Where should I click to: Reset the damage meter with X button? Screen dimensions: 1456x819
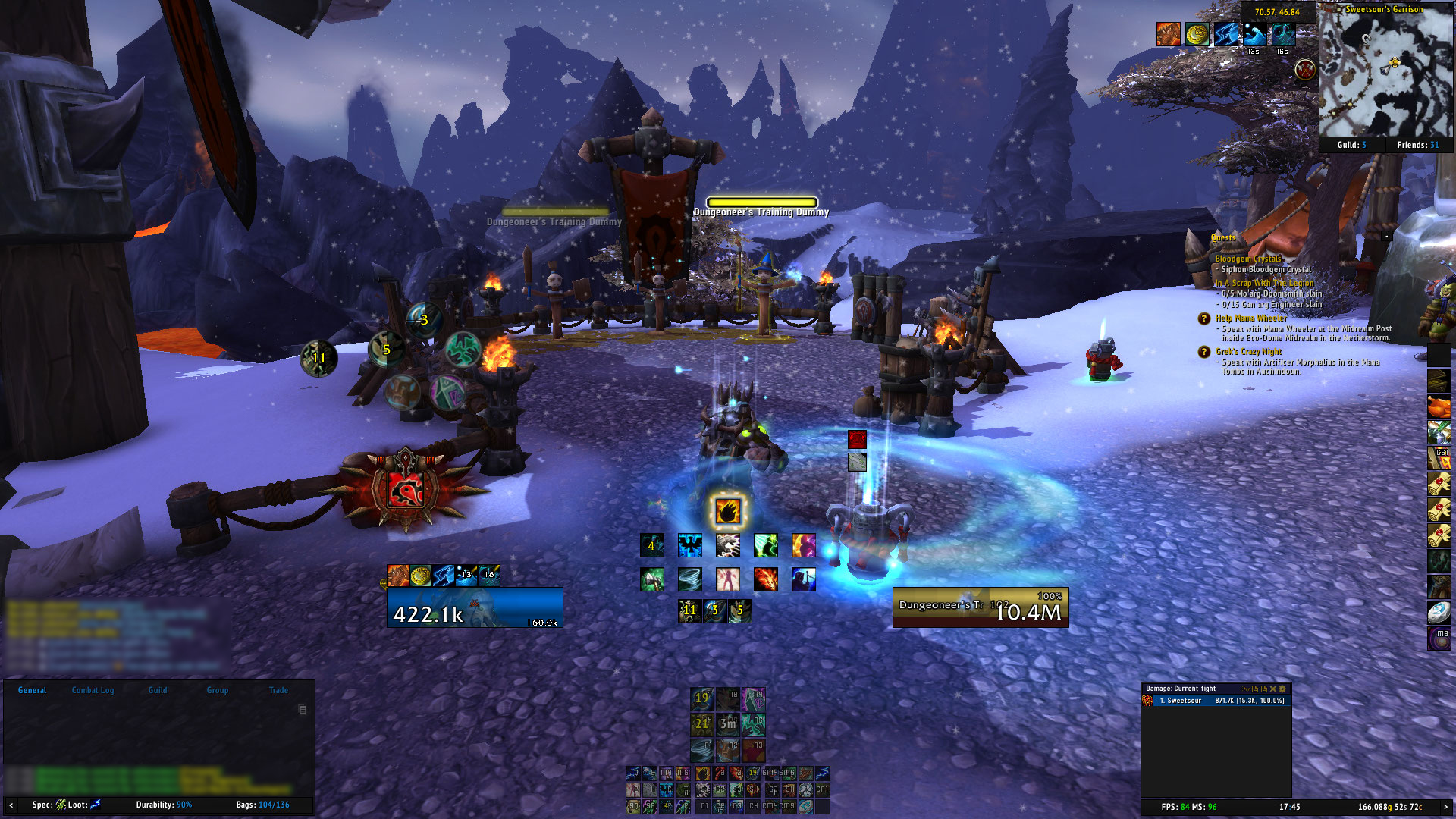[x=1273, y=689]
